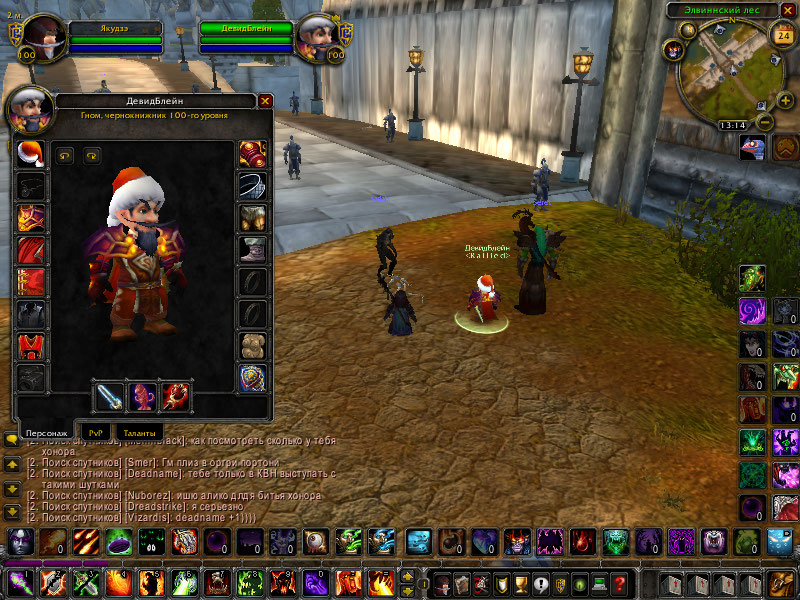Rotate the character model left
800x600 pixels.
pos(65,155)
